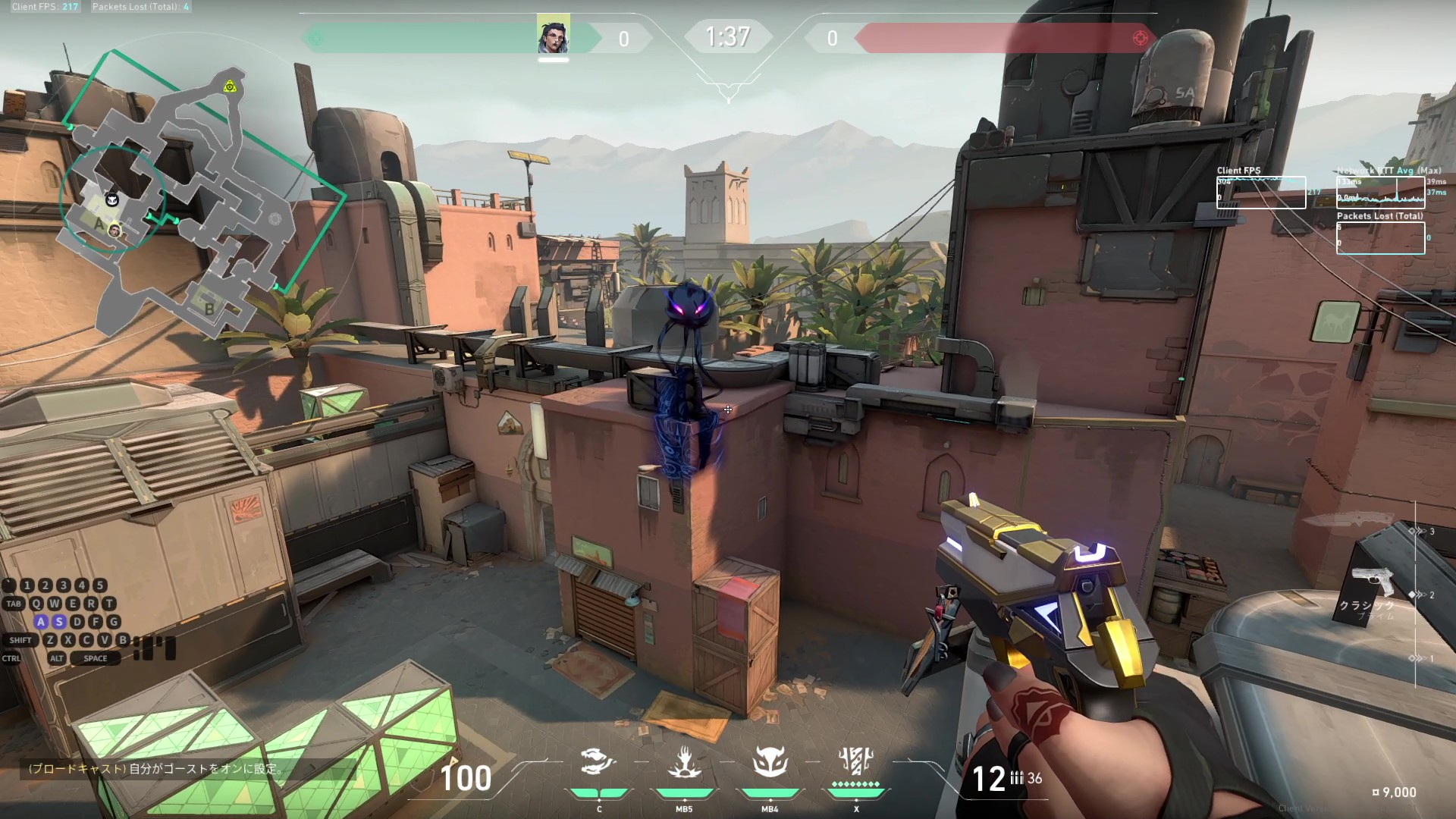Trigger the Haunt ability icon
The height and width of the screenshot is (819, 1456).
[770, 762]
